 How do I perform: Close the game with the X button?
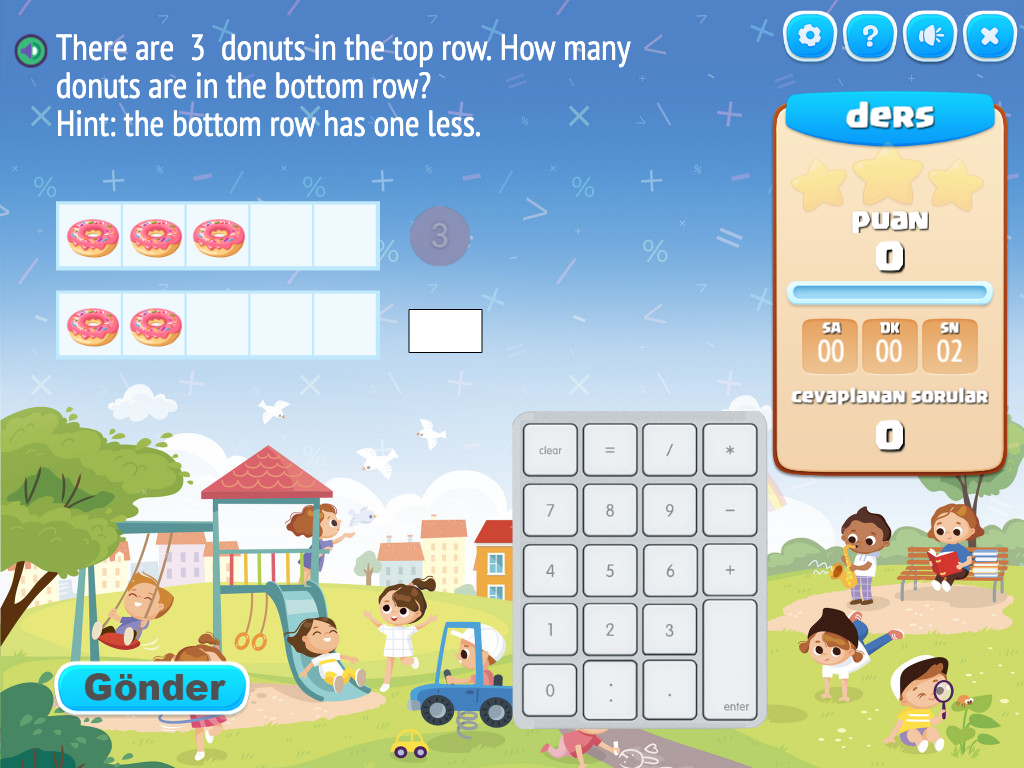coord(990,37)
